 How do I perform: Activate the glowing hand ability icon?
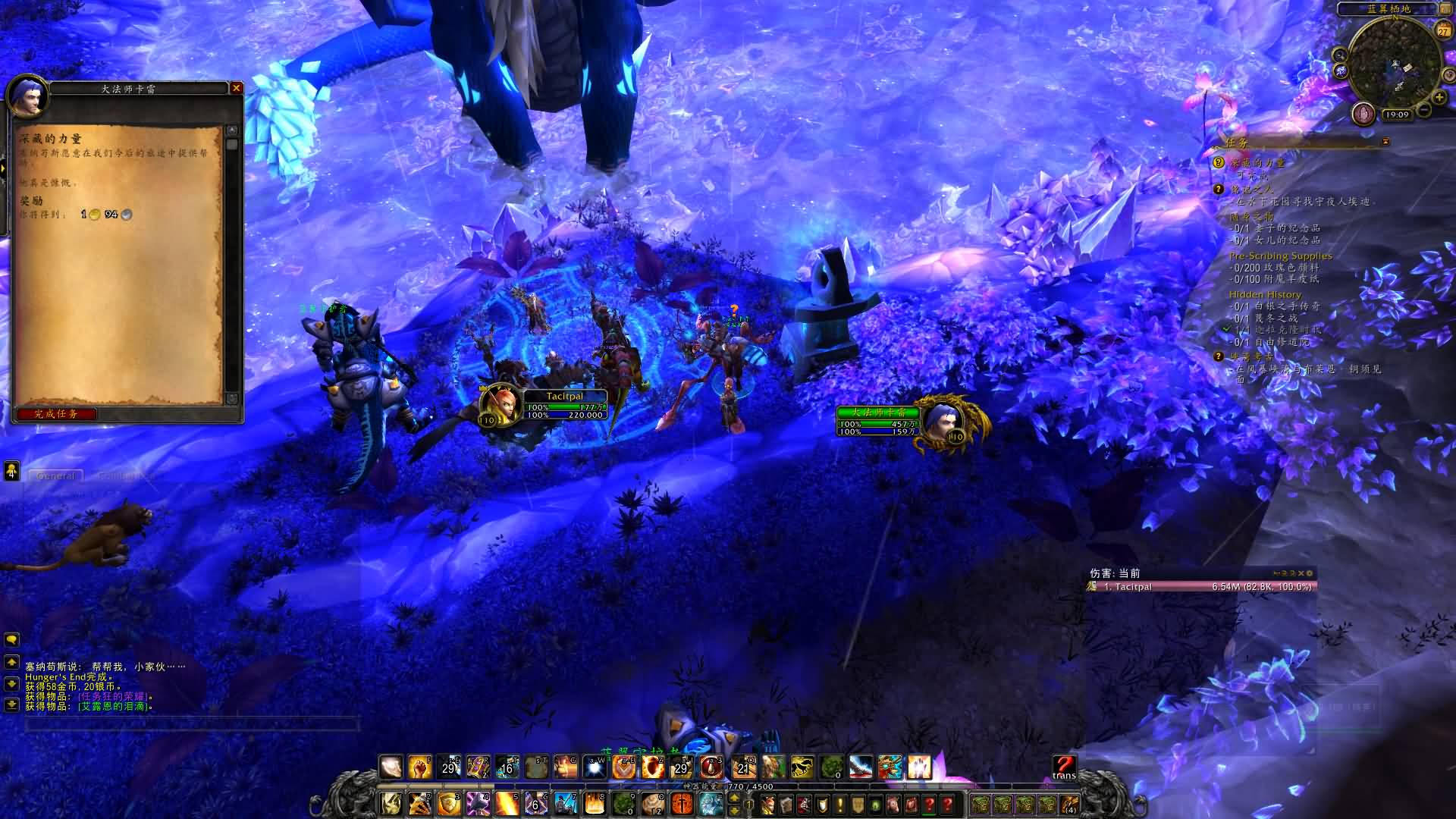[919, 767]
